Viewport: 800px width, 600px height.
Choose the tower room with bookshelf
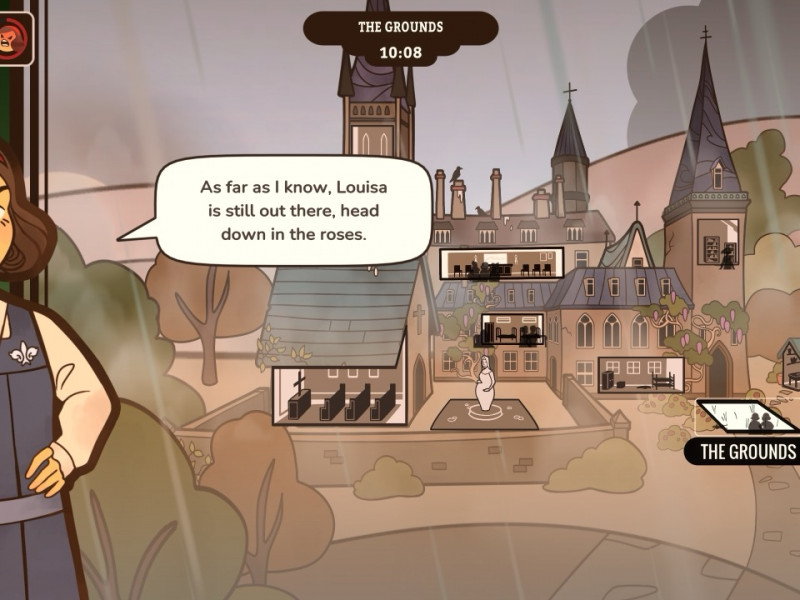pos(720,243)
